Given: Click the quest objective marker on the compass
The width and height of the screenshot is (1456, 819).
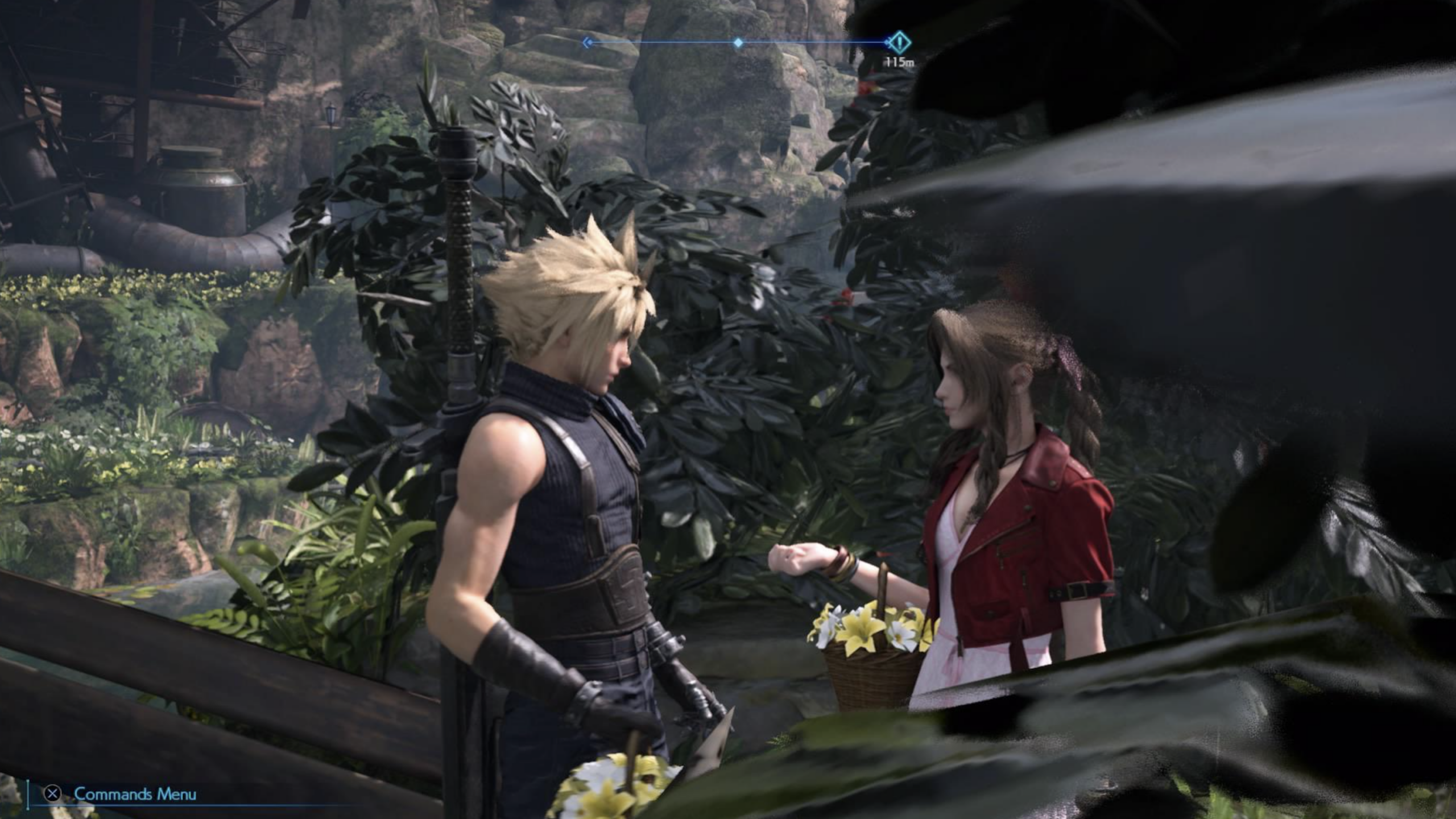Looking at the screenshot, I should click(x=899, y=42).
